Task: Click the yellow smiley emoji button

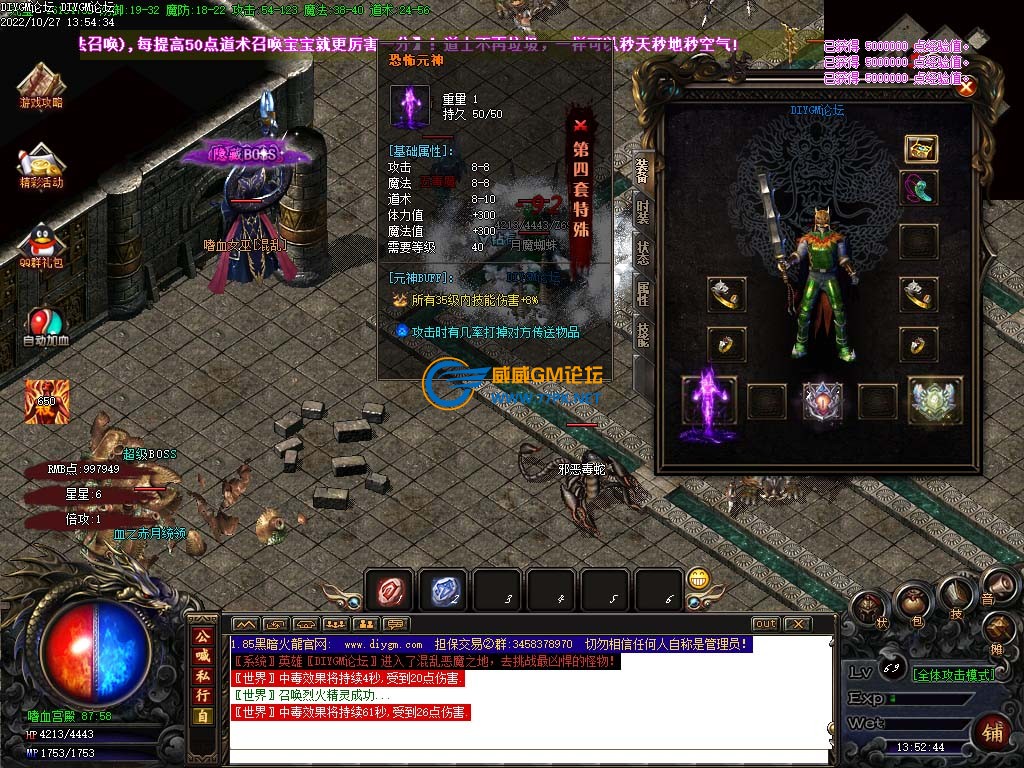Action: click(699, 580)
